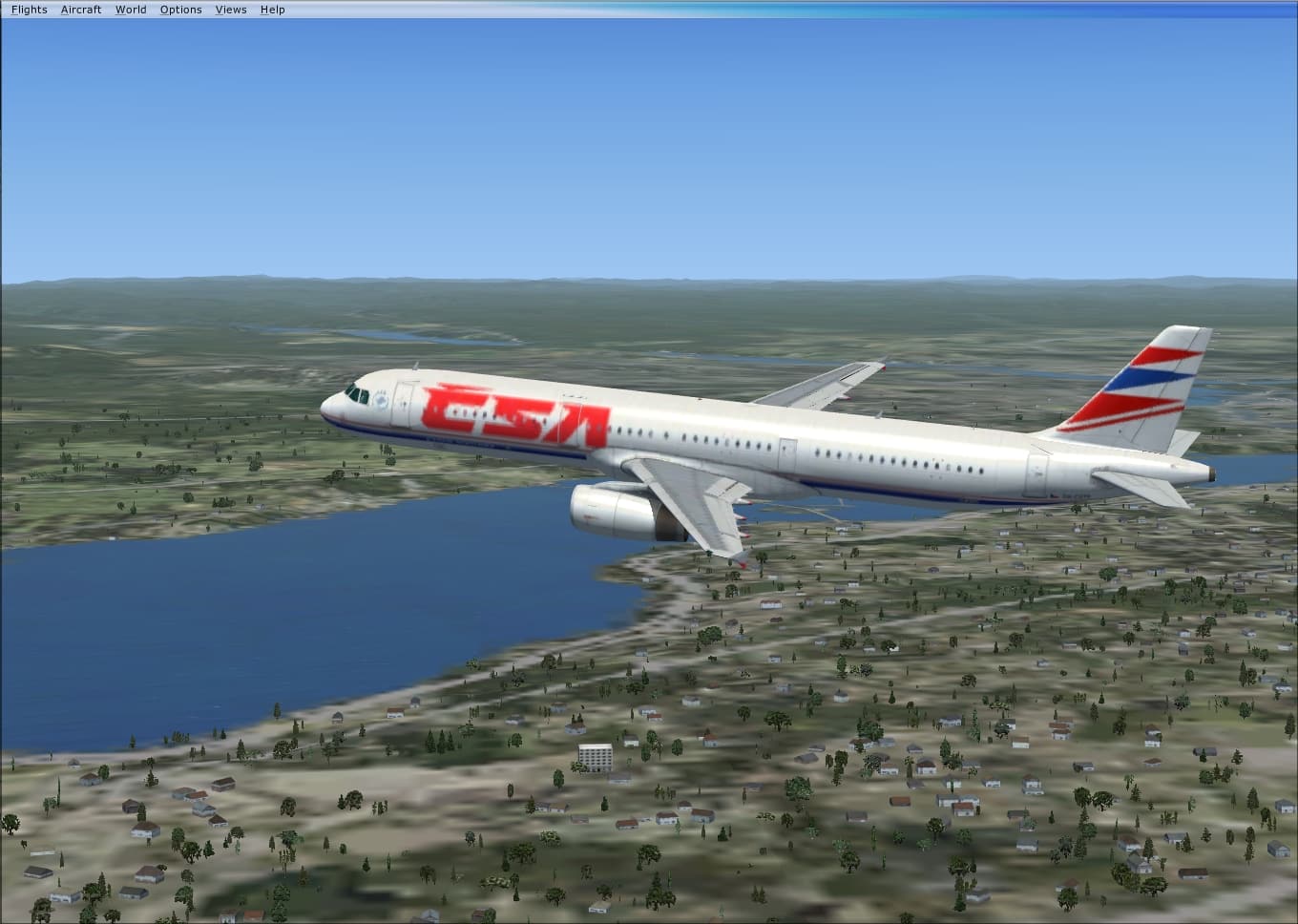Select the Views menu
The width and height of the screenshot is (1298, 924).
(x=231, y=10)
